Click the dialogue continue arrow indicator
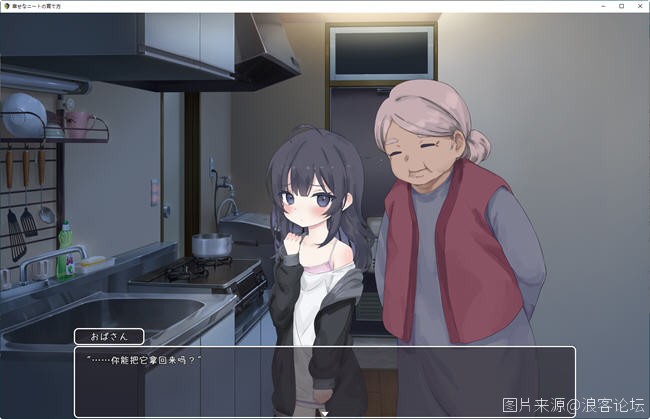 click(x=324, y=411)
